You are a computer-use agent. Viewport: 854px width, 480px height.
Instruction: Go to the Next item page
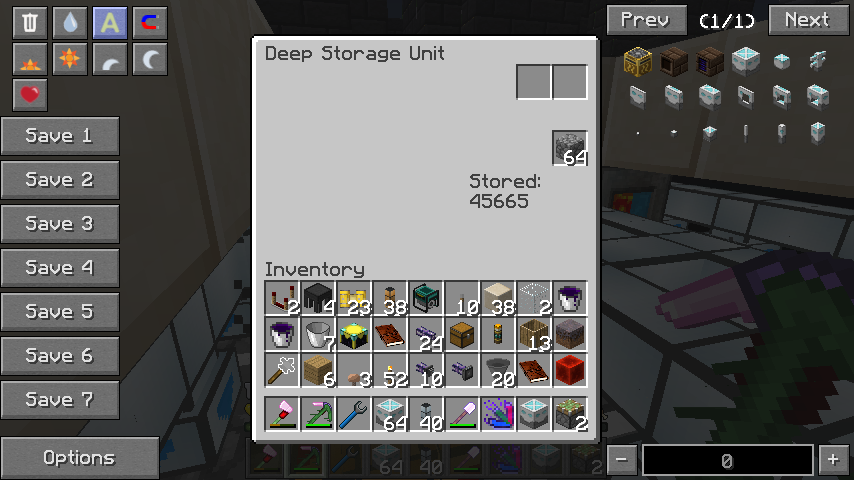click(807, 20)
